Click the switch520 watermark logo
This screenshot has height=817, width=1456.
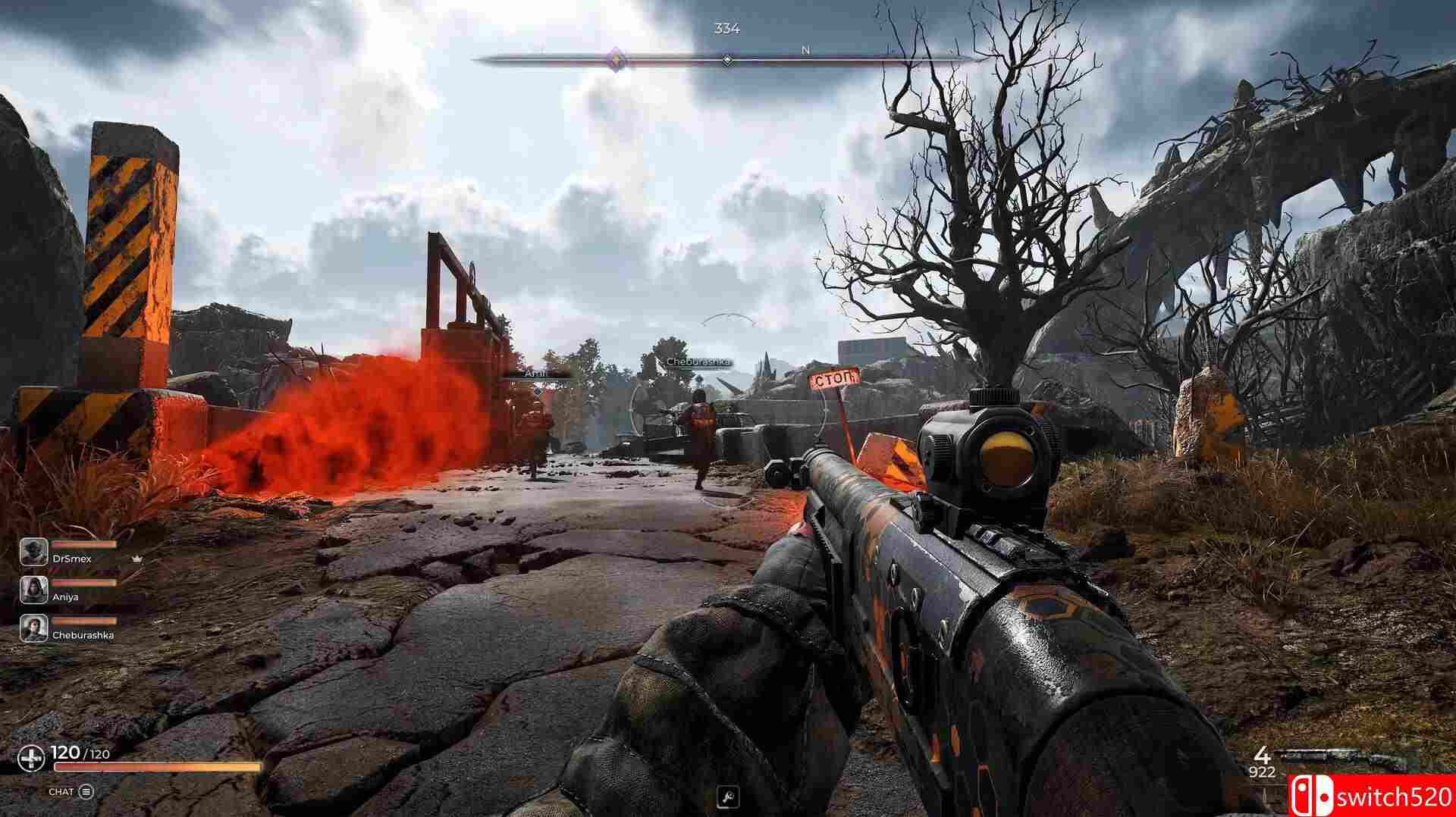pos(1371,796)
